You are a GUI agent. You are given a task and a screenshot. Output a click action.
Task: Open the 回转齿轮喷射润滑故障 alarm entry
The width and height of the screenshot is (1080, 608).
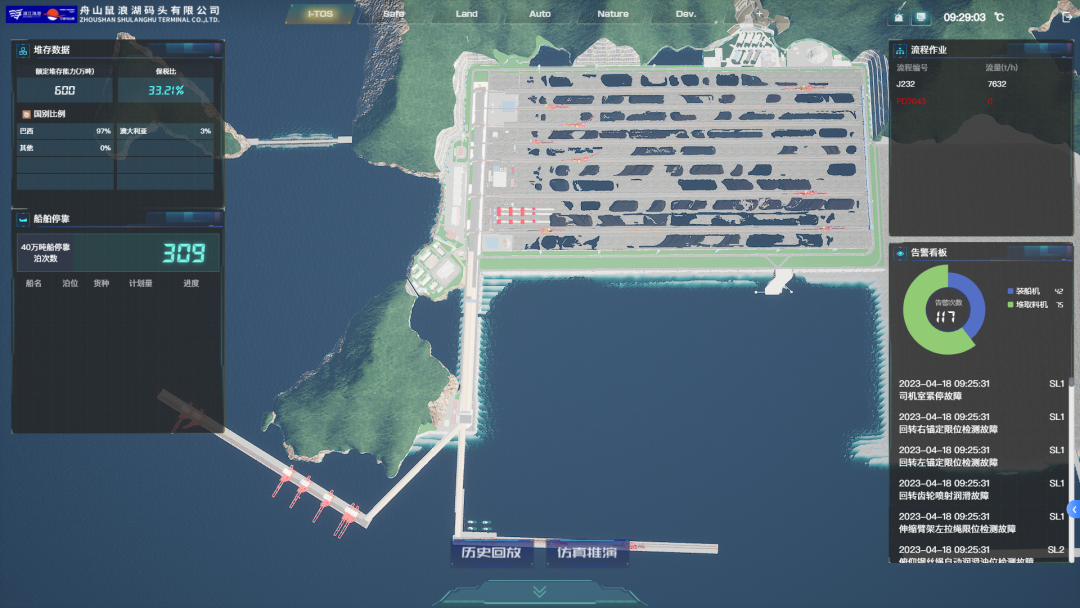tap(980, 489)
